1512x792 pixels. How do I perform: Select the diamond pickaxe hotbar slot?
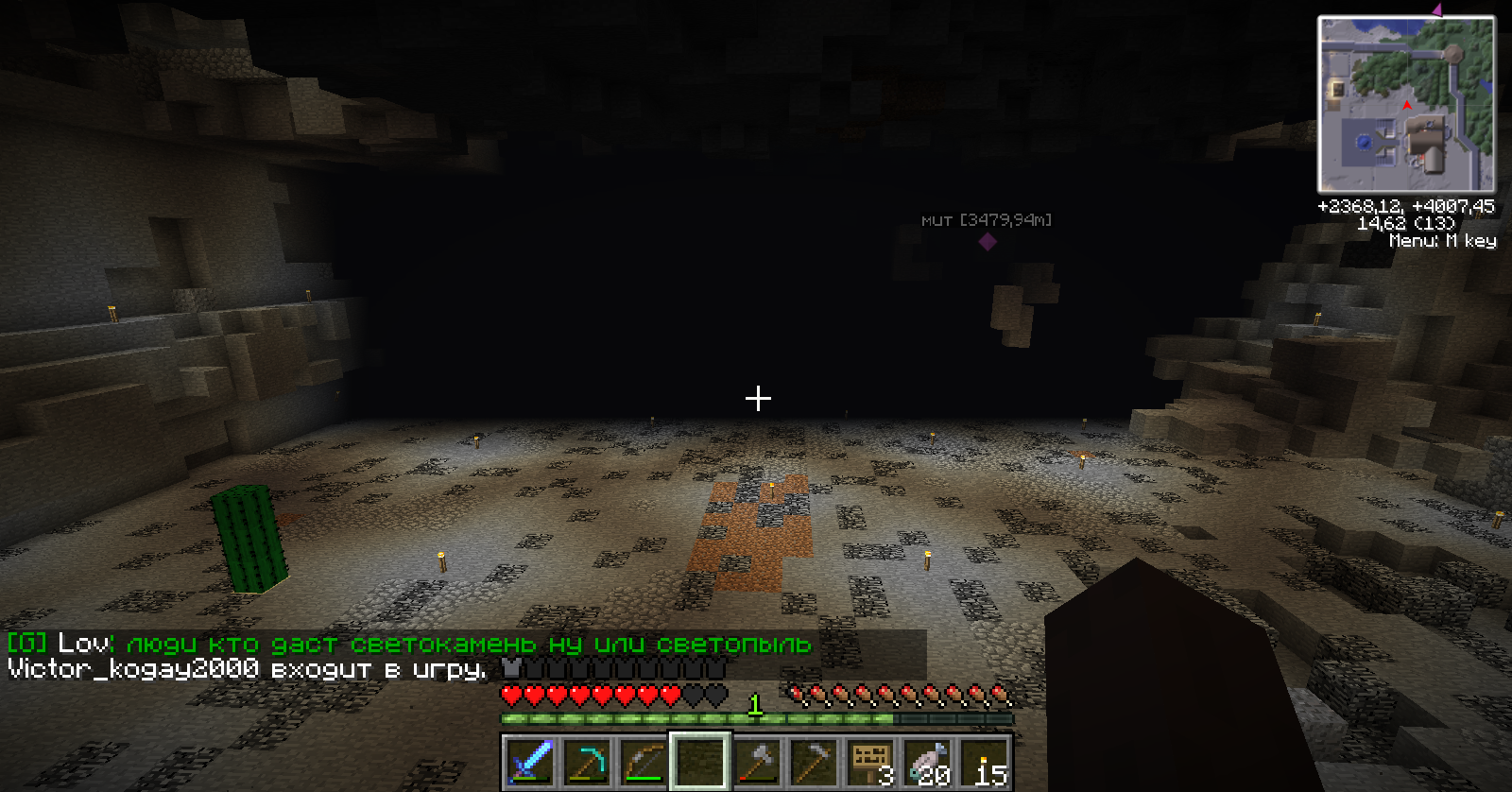click(x=587, y=760)
